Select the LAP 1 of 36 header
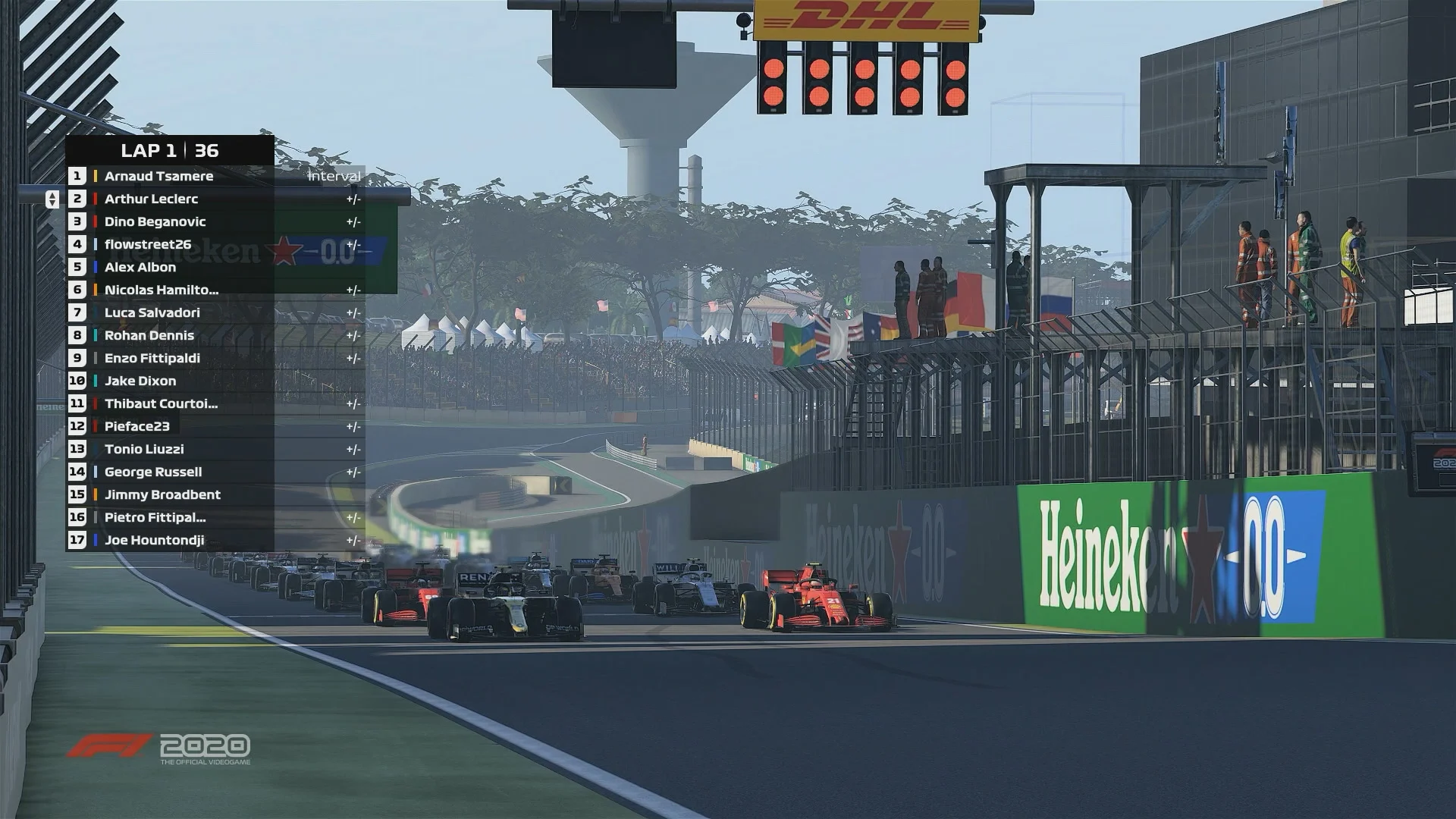This screenshot has width=1456, height=819. 168,150
